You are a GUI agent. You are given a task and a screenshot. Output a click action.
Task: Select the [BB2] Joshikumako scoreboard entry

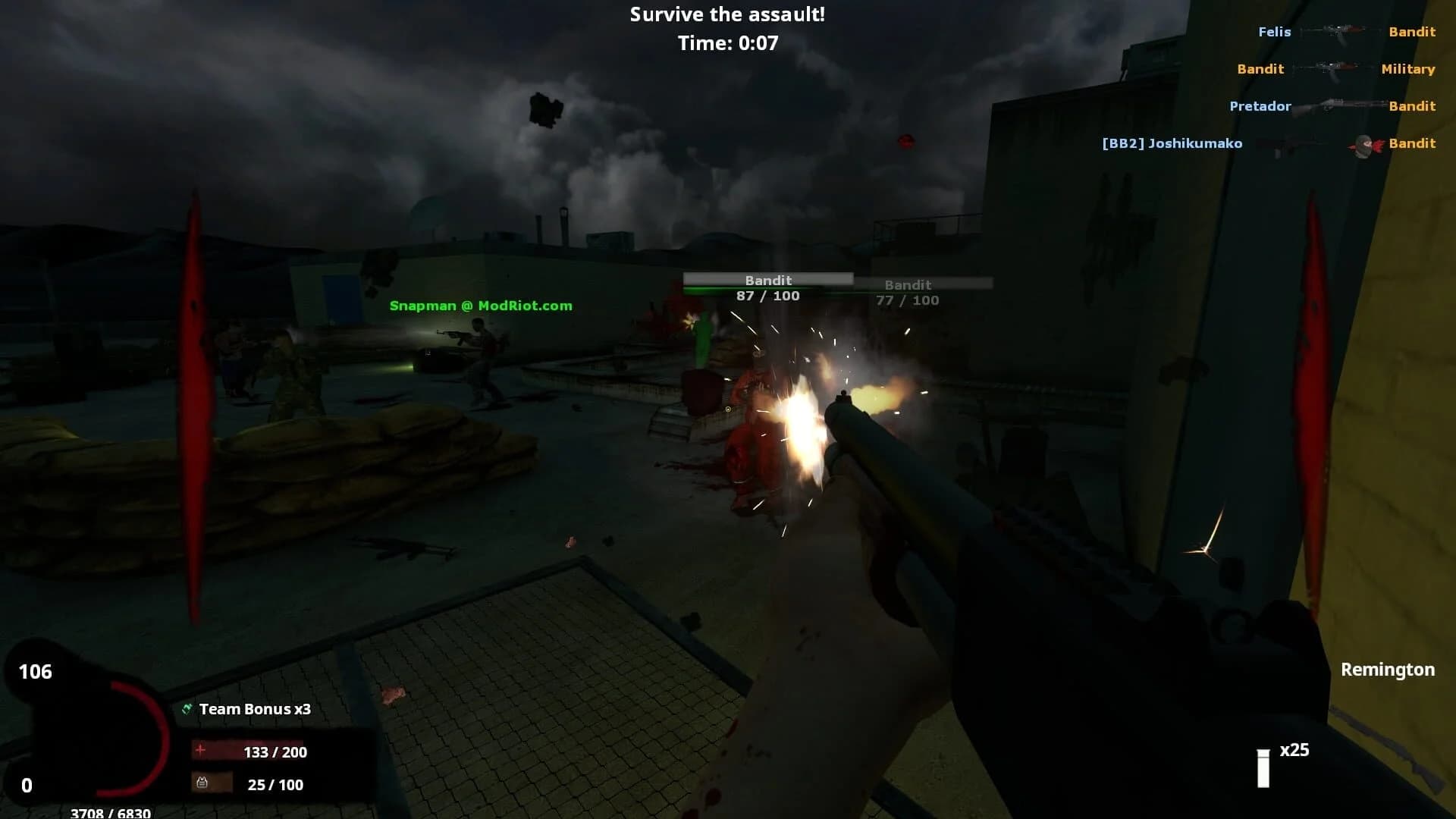pos(1172,143)
